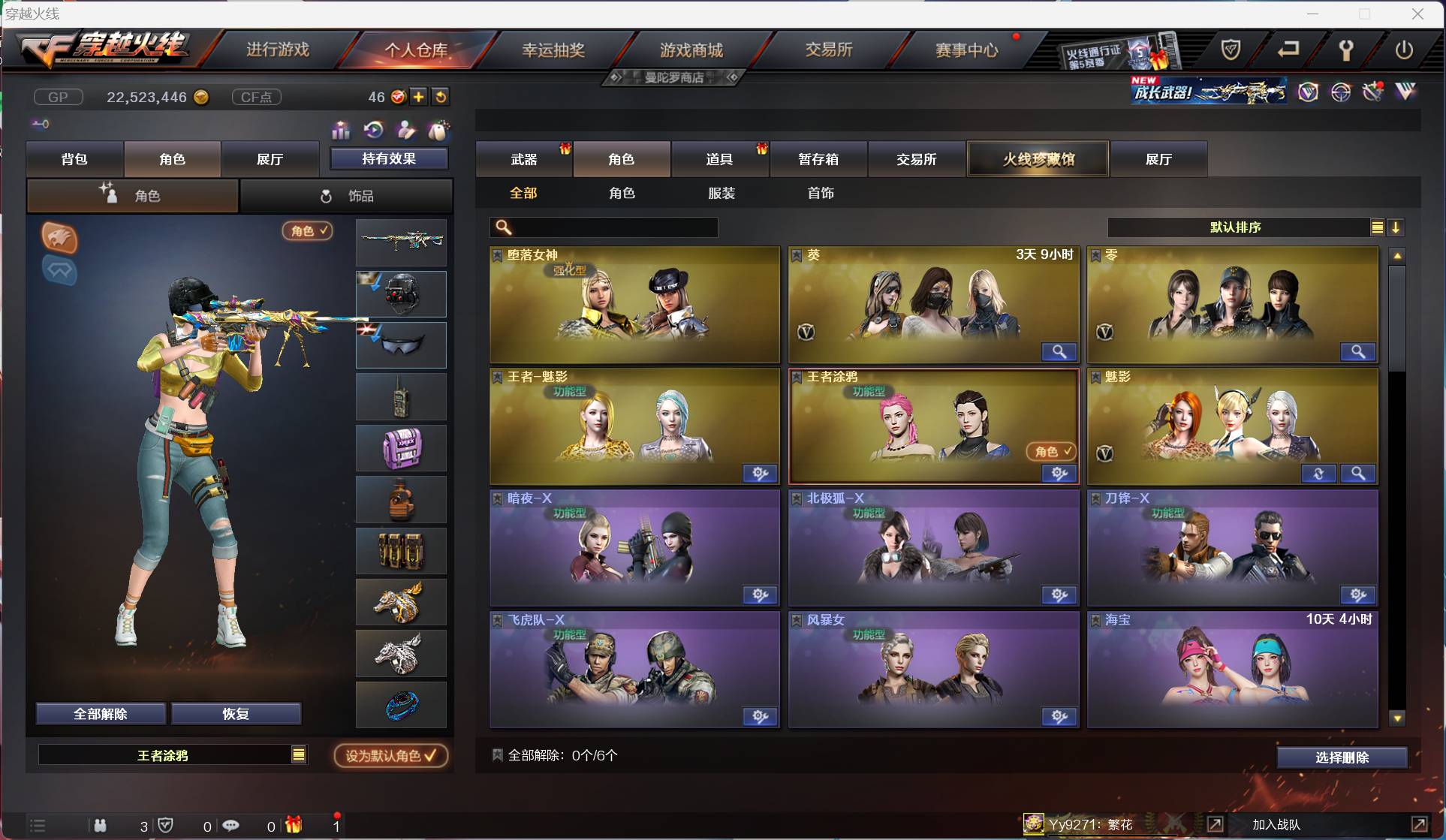Open the character name selector showing 王者涂鸦

171,755
